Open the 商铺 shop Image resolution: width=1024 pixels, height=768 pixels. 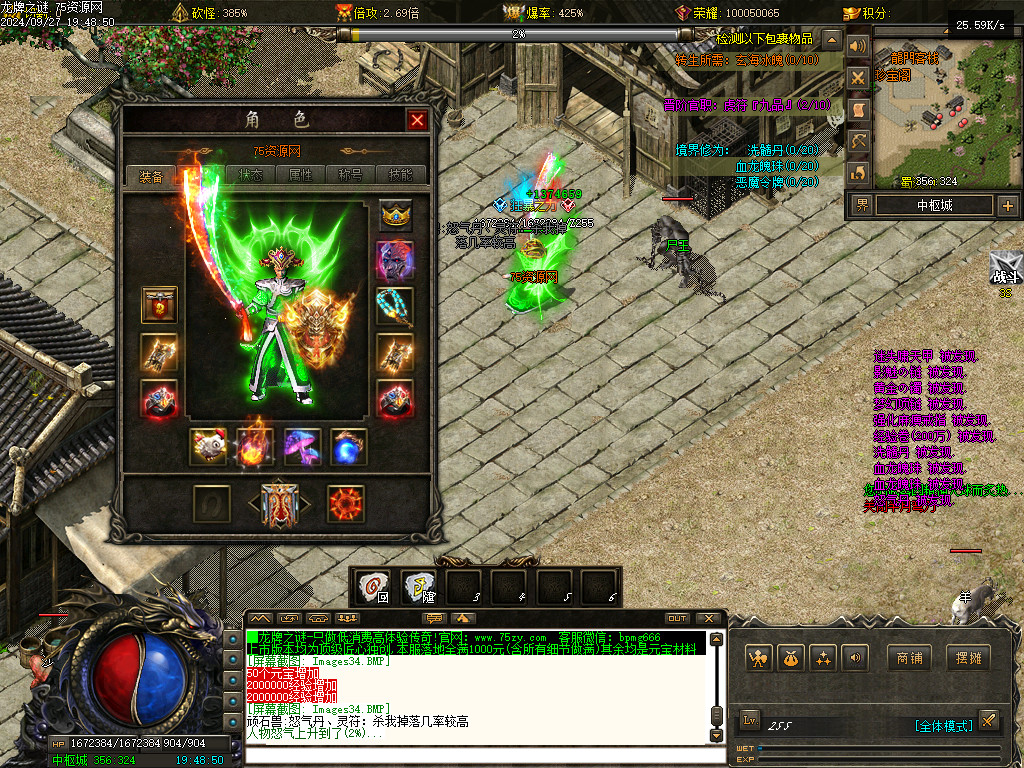click(x=909, y=658)
